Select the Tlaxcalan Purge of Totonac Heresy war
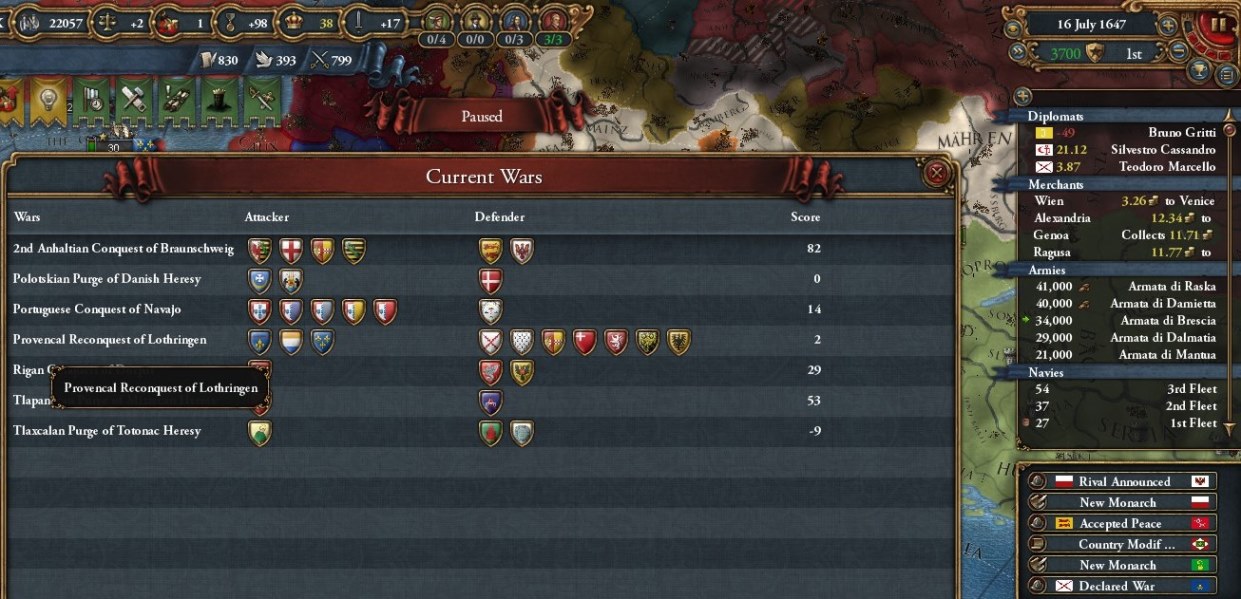 pos(107,431)
